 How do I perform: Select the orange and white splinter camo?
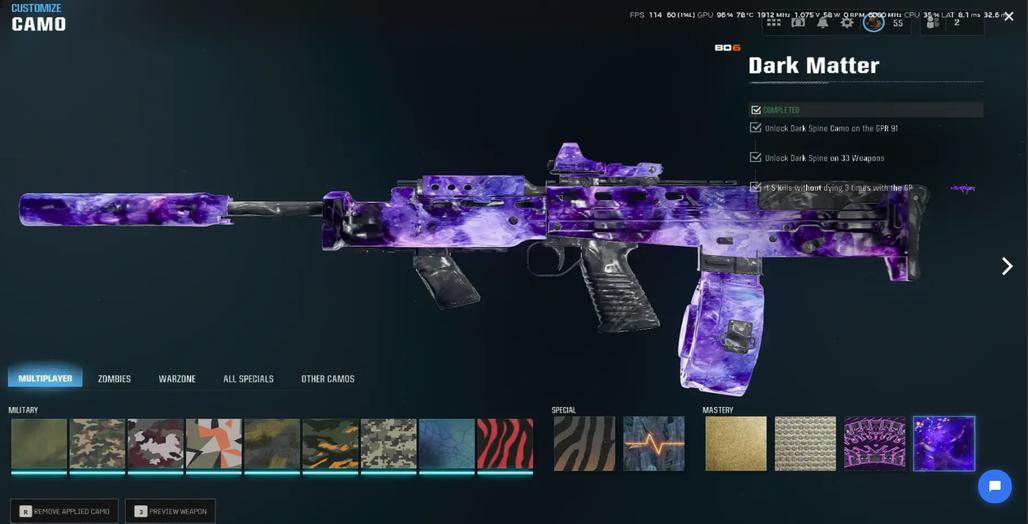coord(214,443)
